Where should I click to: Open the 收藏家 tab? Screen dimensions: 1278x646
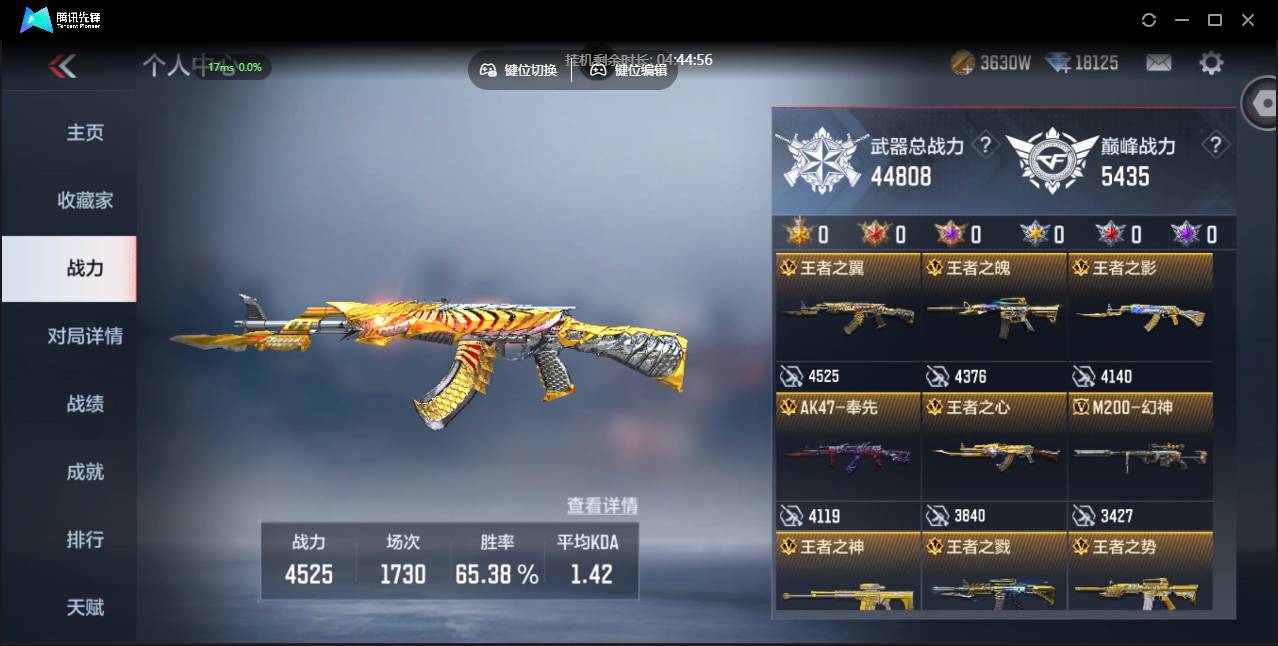pyautogui.click(x=85, y=201)
